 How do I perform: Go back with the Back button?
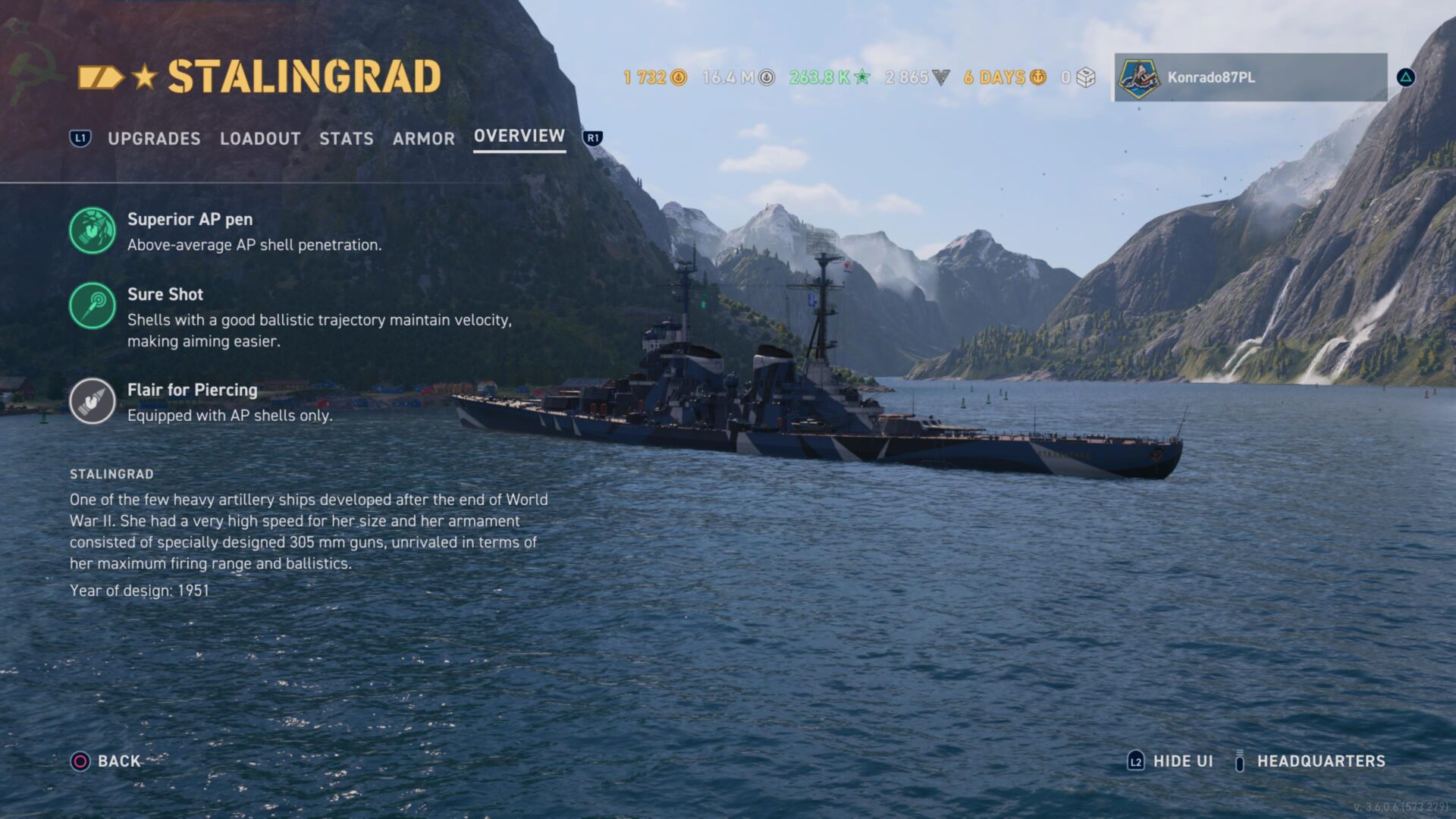(106, 761)
